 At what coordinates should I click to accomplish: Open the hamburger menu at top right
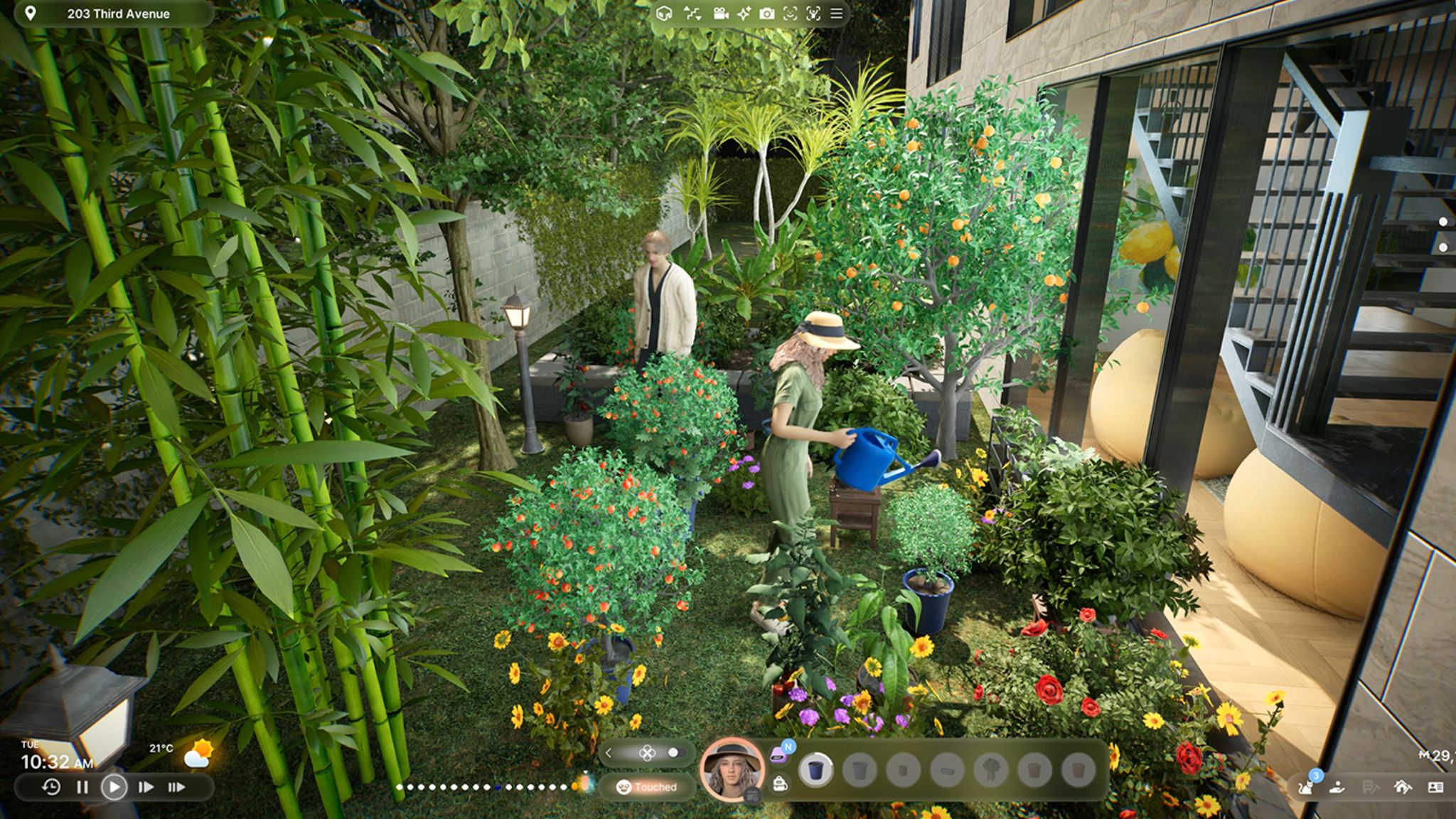click(x=837, y=13)
